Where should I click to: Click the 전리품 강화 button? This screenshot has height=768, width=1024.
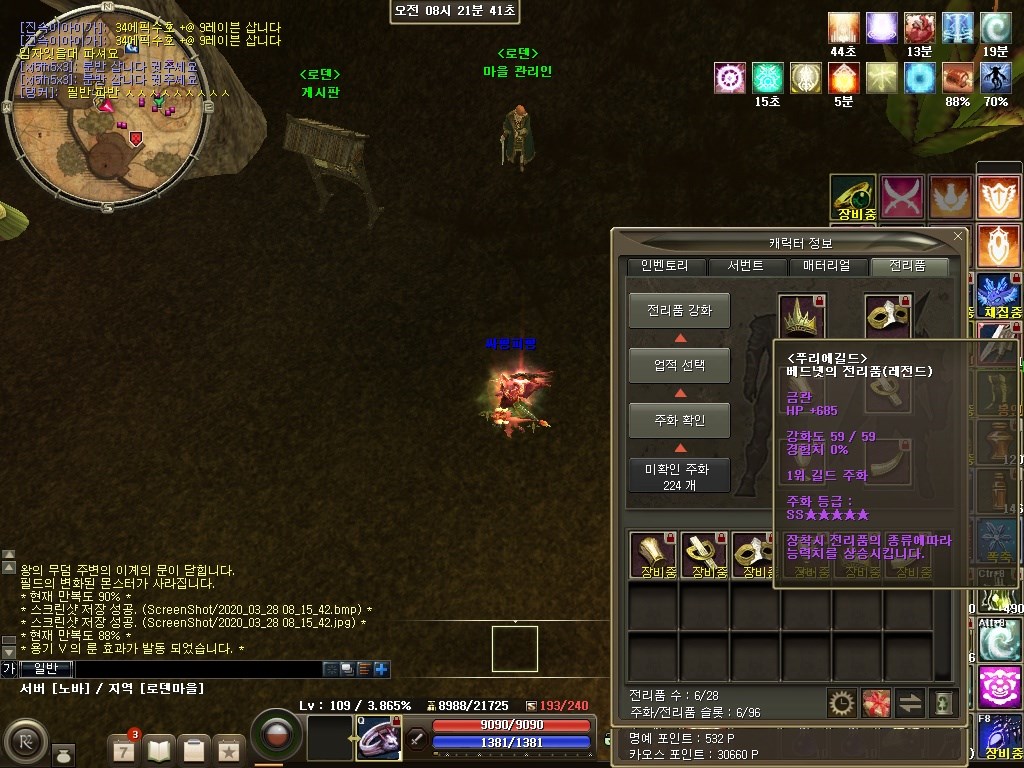pyautogui.click(x=679, y=311)
